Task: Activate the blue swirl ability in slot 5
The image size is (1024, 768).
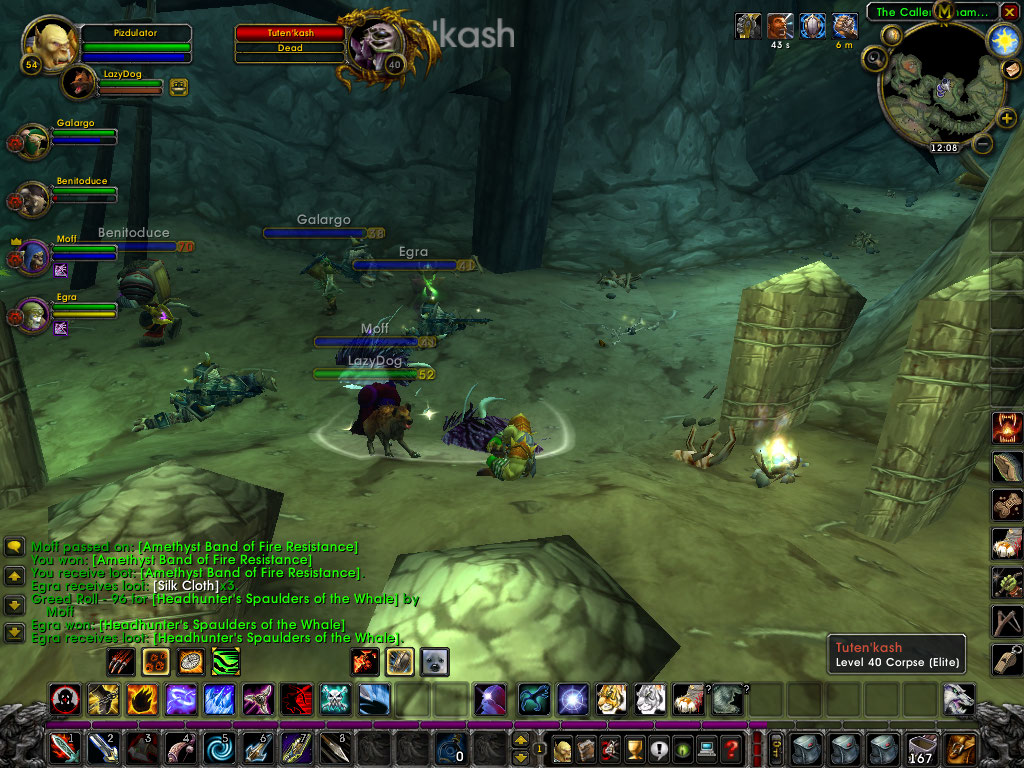Action: point(219,747)
